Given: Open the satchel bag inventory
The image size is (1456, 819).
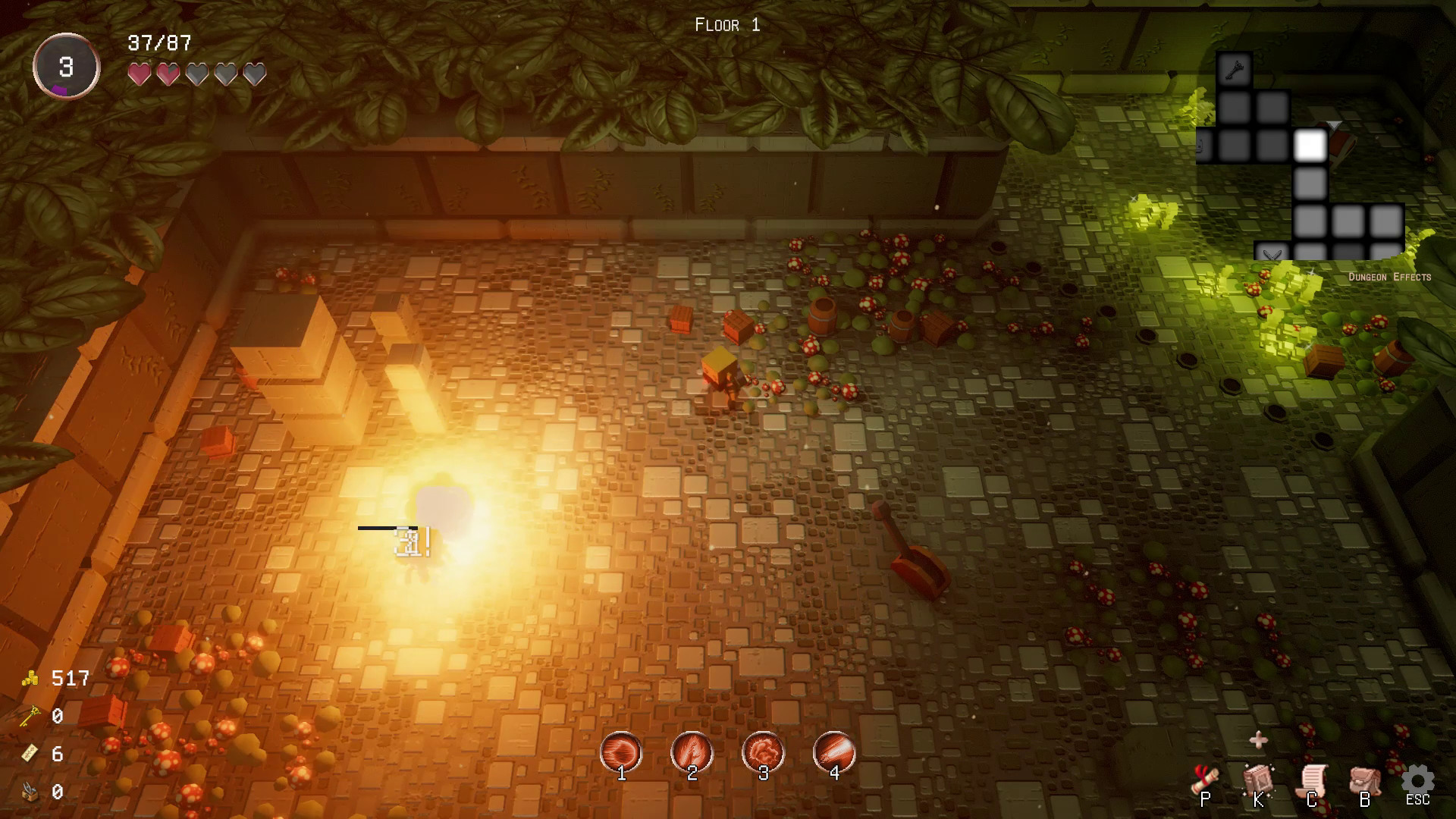Looking at the screenshot, I should click(1365, 781).
